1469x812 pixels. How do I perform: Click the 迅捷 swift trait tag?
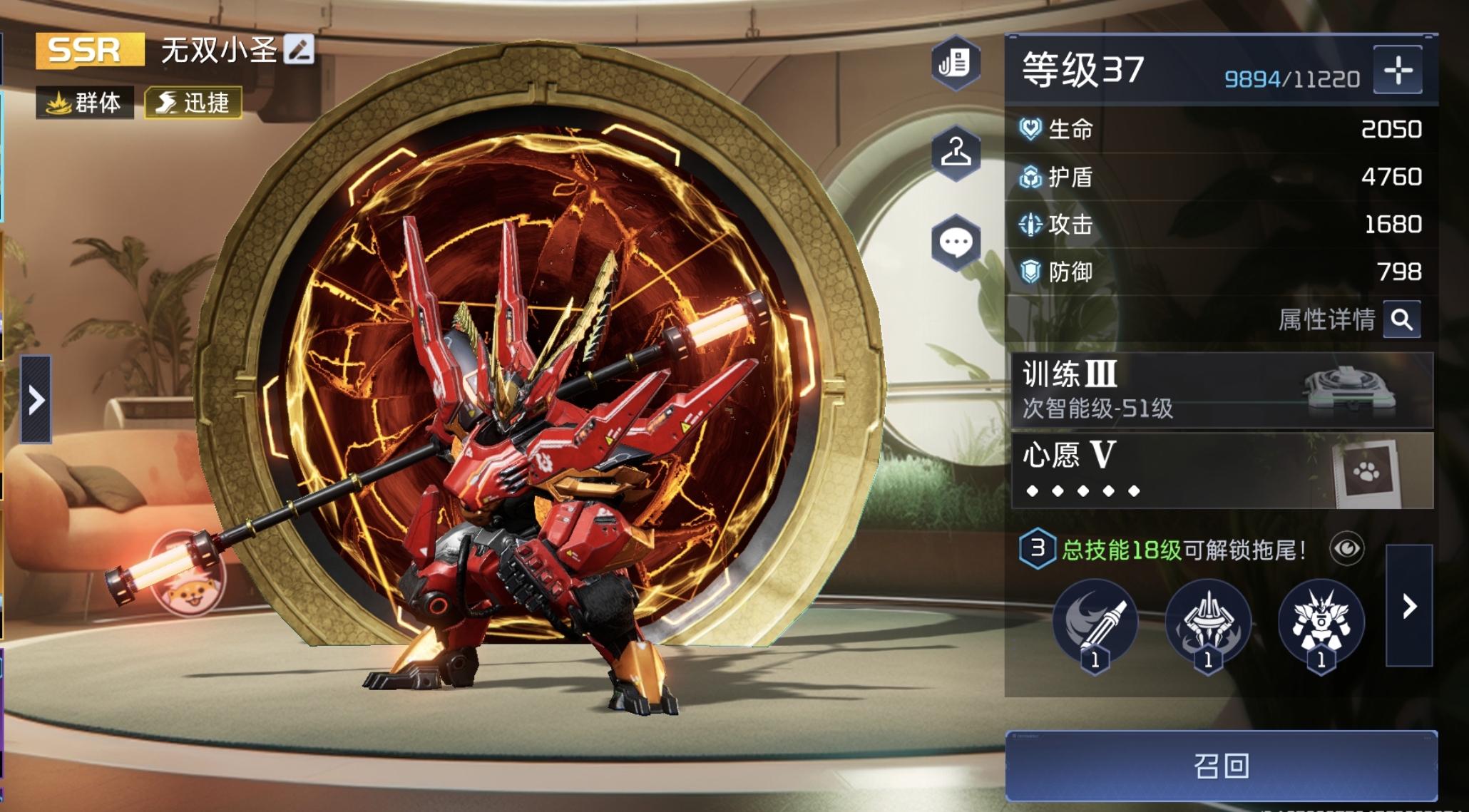click(x=193, y=103)
